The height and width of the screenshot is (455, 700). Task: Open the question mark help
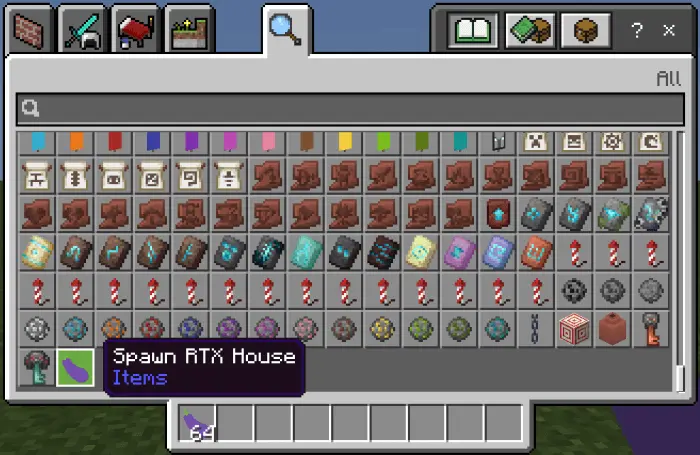pos(637,31)
